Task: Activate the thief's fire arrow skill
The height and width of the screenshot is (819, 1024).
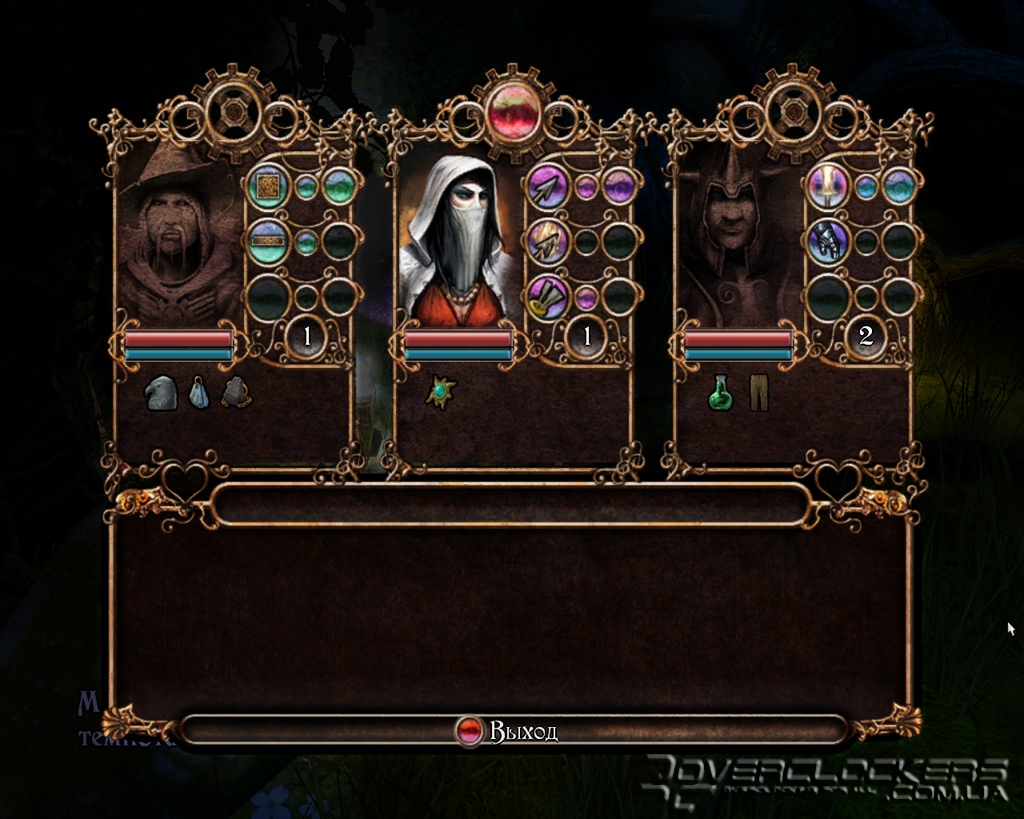Action: (548, 297)
